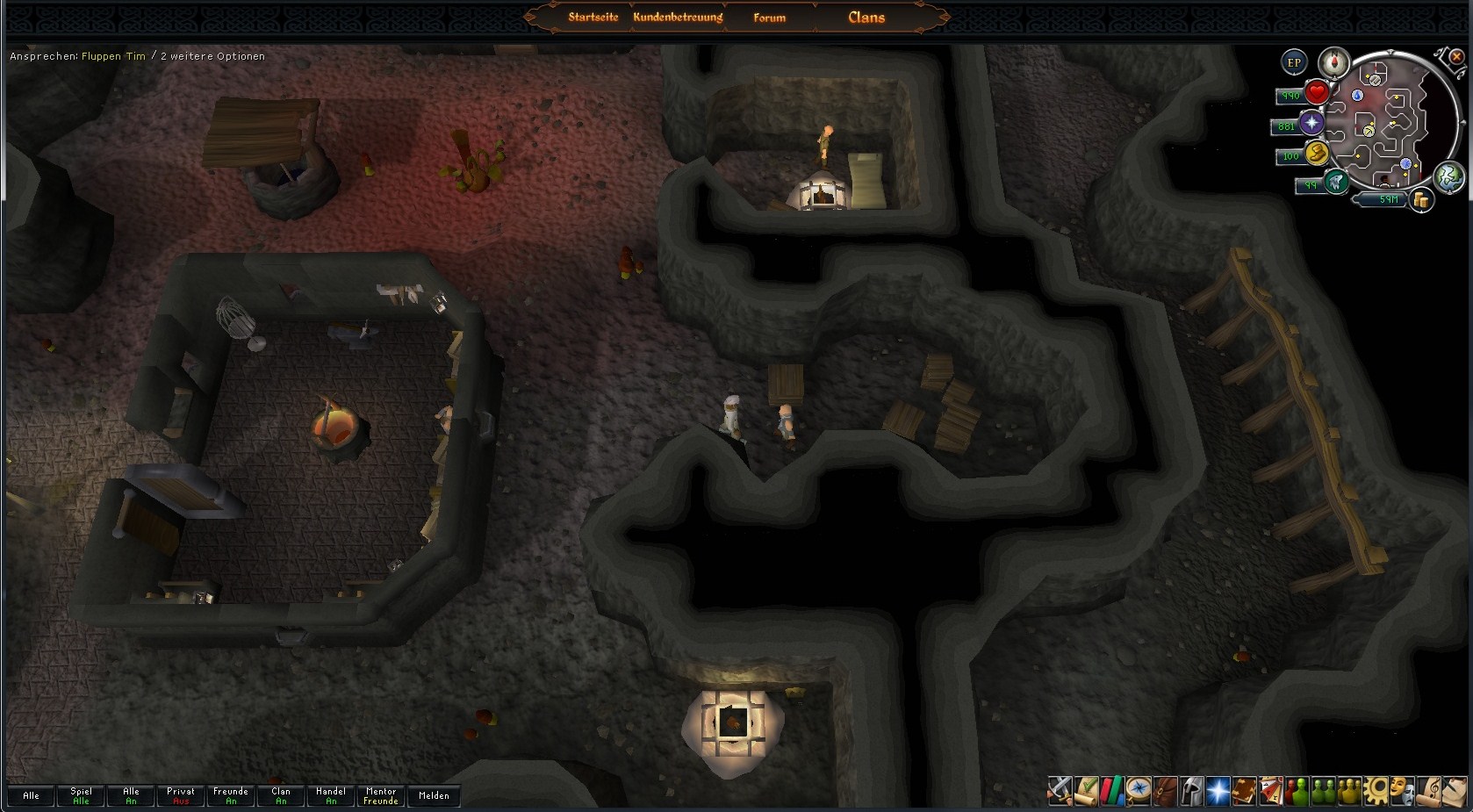
Task: Open the gold gear settings tab
Action: tap(1377, 791)
